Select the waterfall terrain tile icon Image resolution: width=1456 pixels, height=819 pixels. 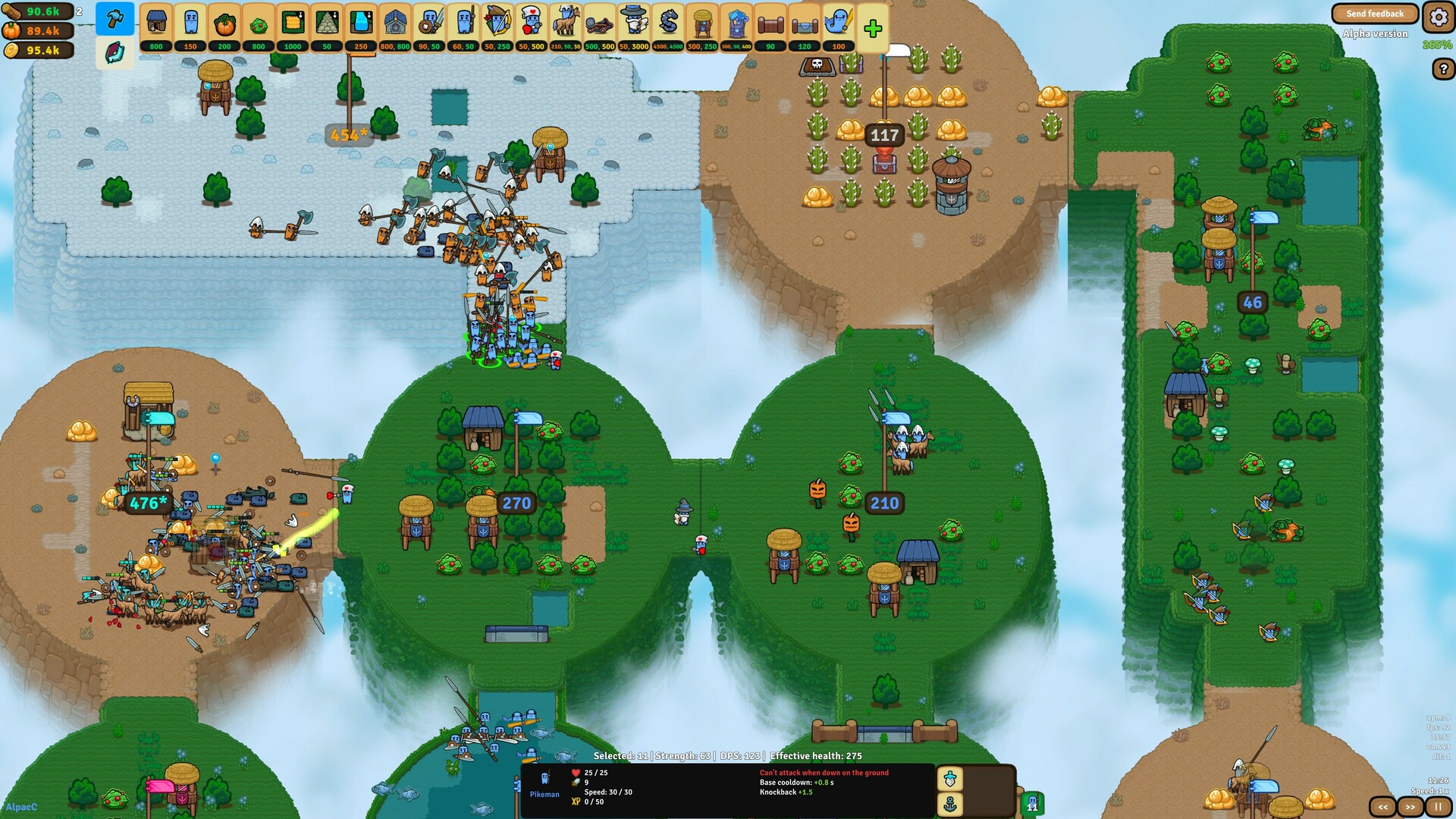(x=363, y=24)
